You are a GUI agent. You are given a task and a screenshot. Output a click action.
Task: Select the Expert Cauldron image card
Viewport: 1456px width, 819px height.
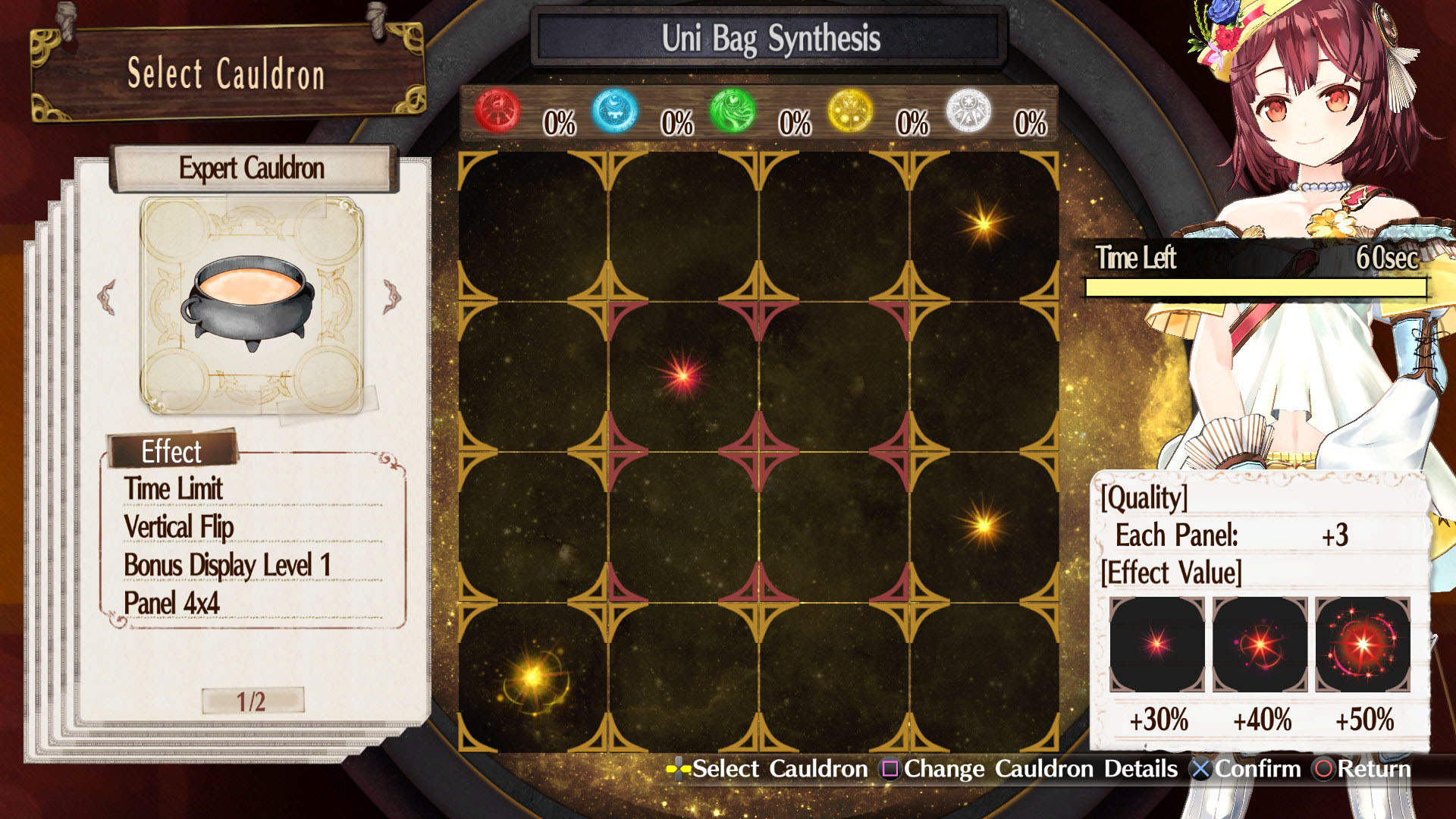(x=251, y=305)
